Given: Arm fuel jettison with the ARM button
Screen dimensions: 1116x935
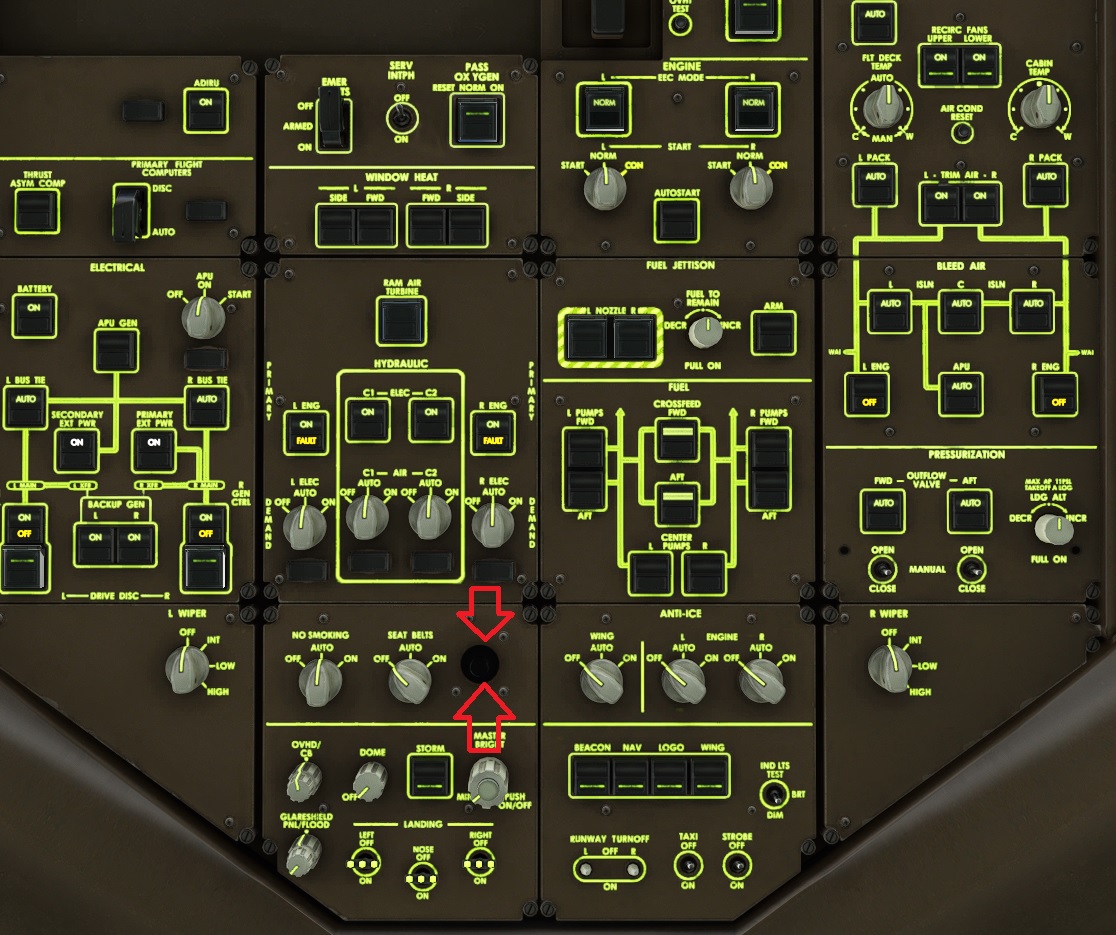Looking at the screenshot, I should pyautogui.click(x=773, y=333).
